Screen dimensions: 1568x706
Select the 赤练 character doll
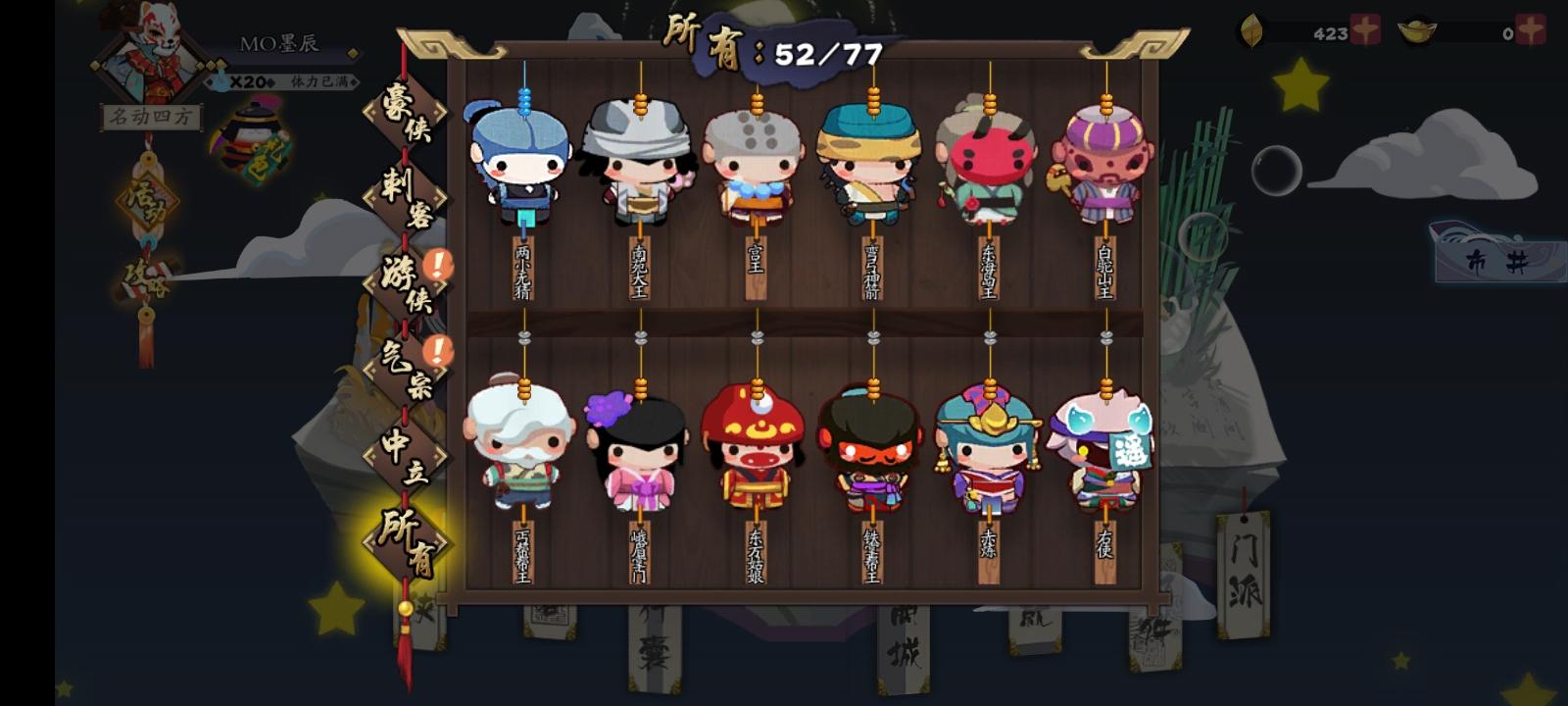[987, 446]
